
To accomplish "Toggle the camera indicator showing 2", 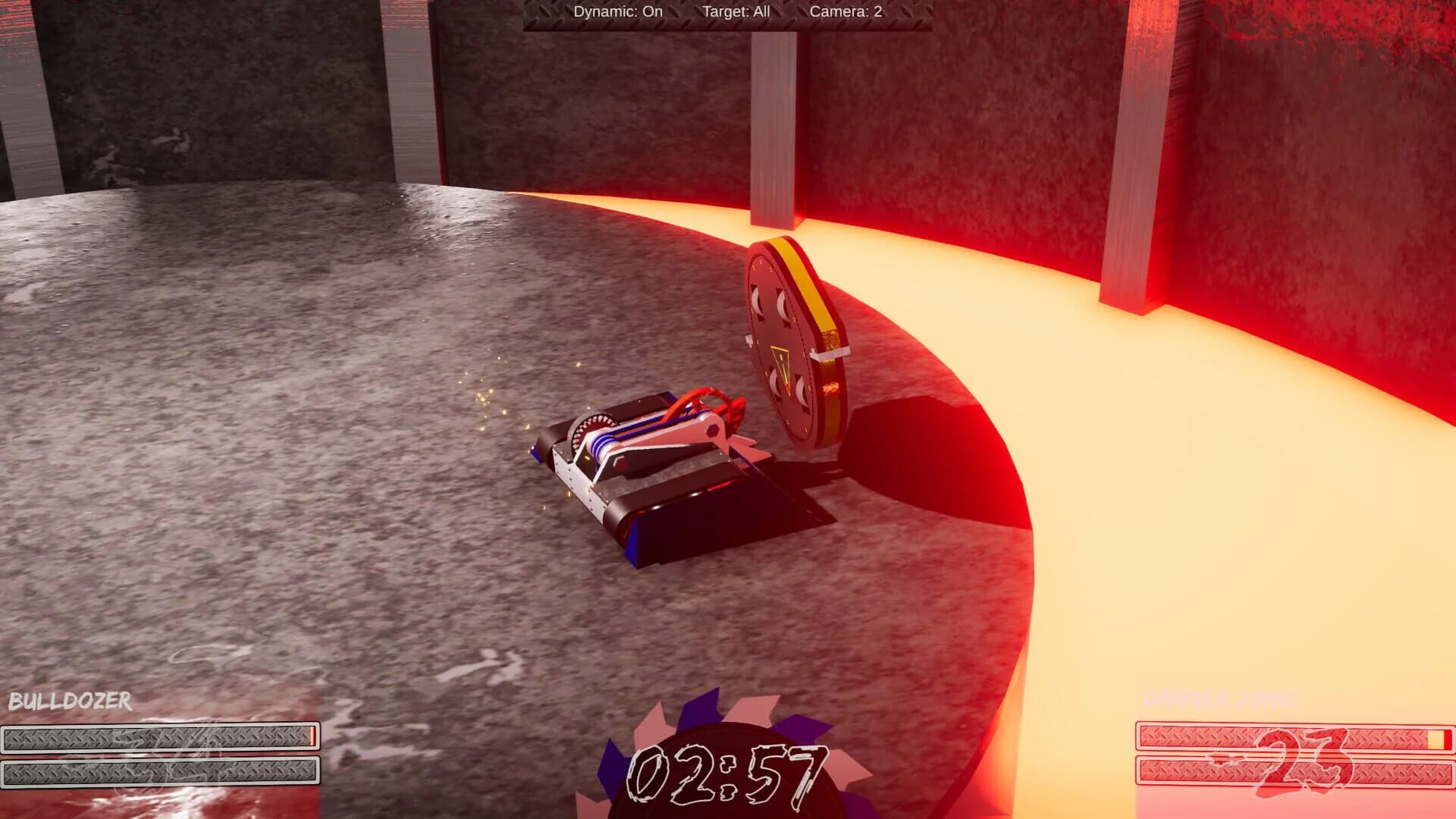I will point(847,11).
